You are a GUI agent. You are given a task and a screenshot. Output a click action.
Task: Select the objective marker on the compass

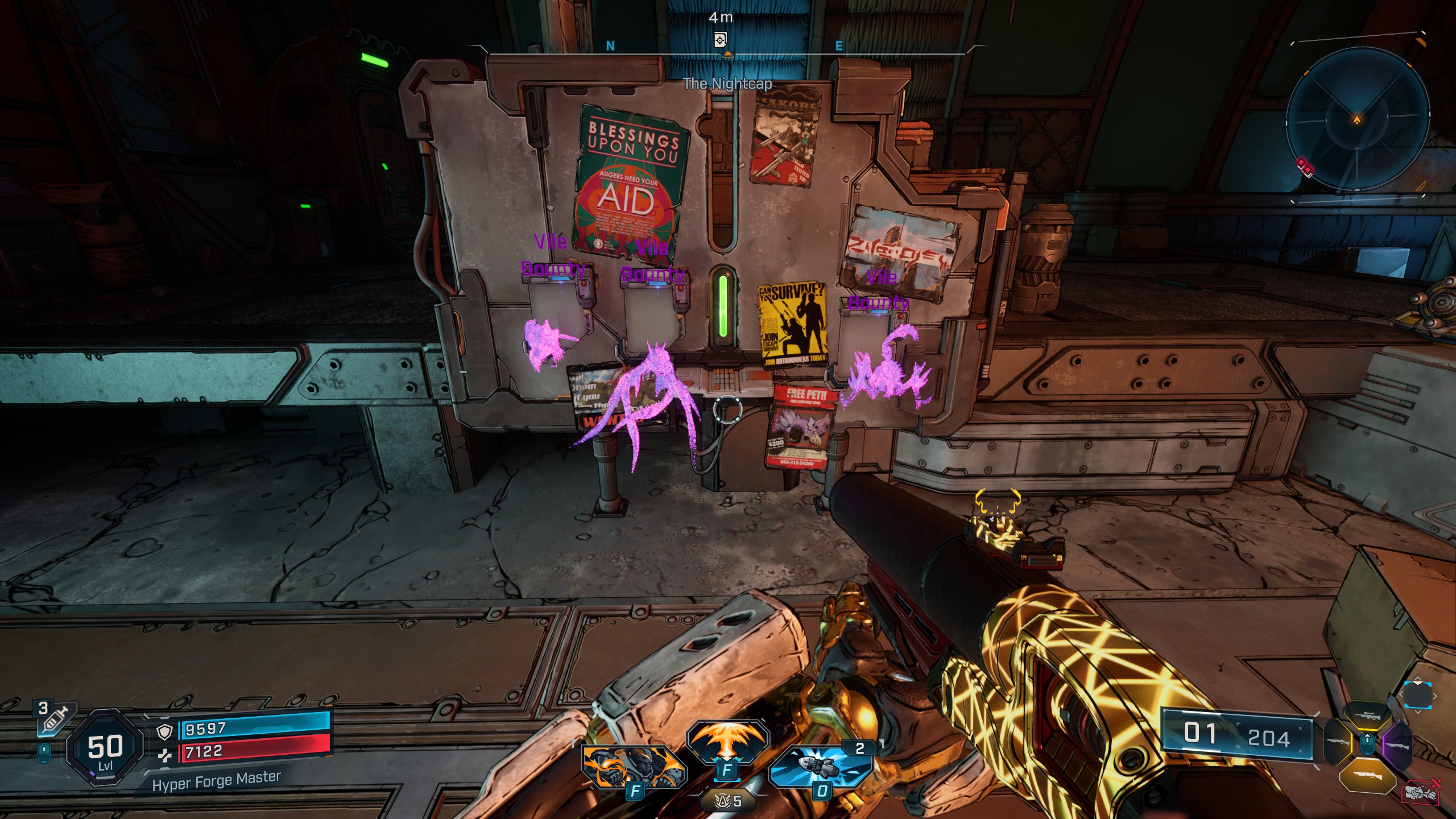[720, 40]
